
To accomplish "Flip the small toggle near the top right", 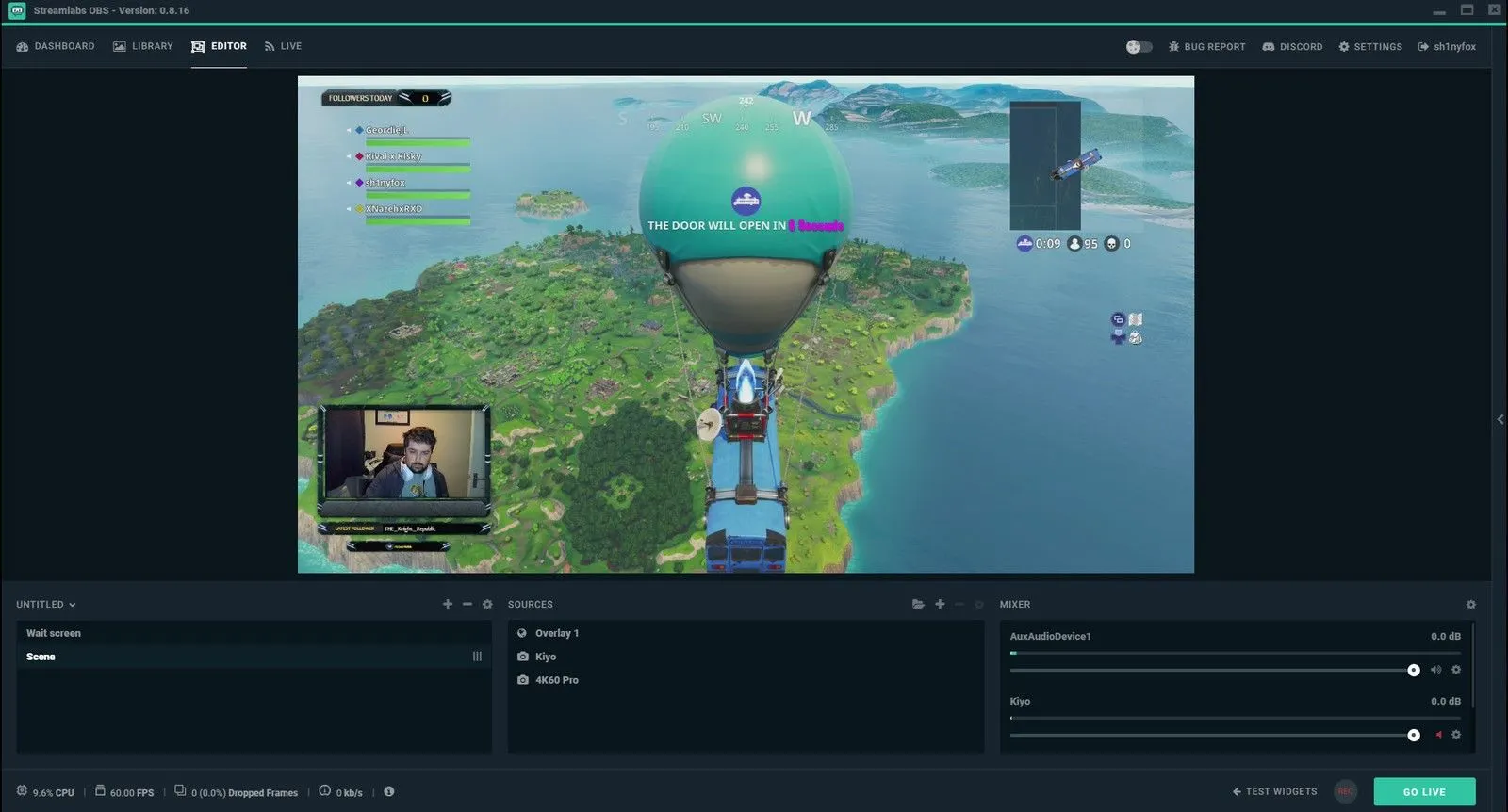I will click(1139, 45).
